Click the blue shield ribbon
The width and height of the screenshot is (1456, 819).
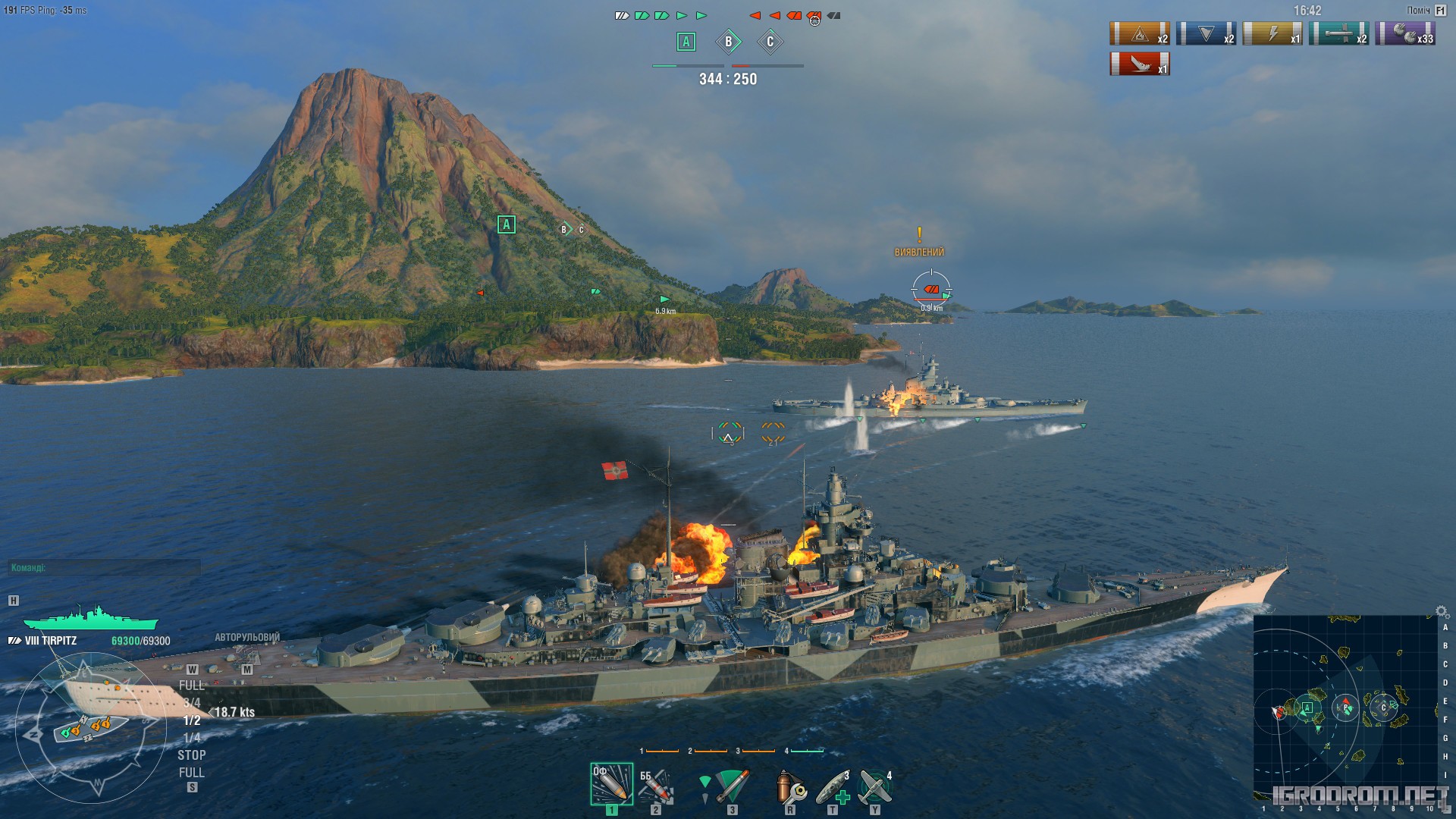pyautogui.click(x=1206, y=34)
